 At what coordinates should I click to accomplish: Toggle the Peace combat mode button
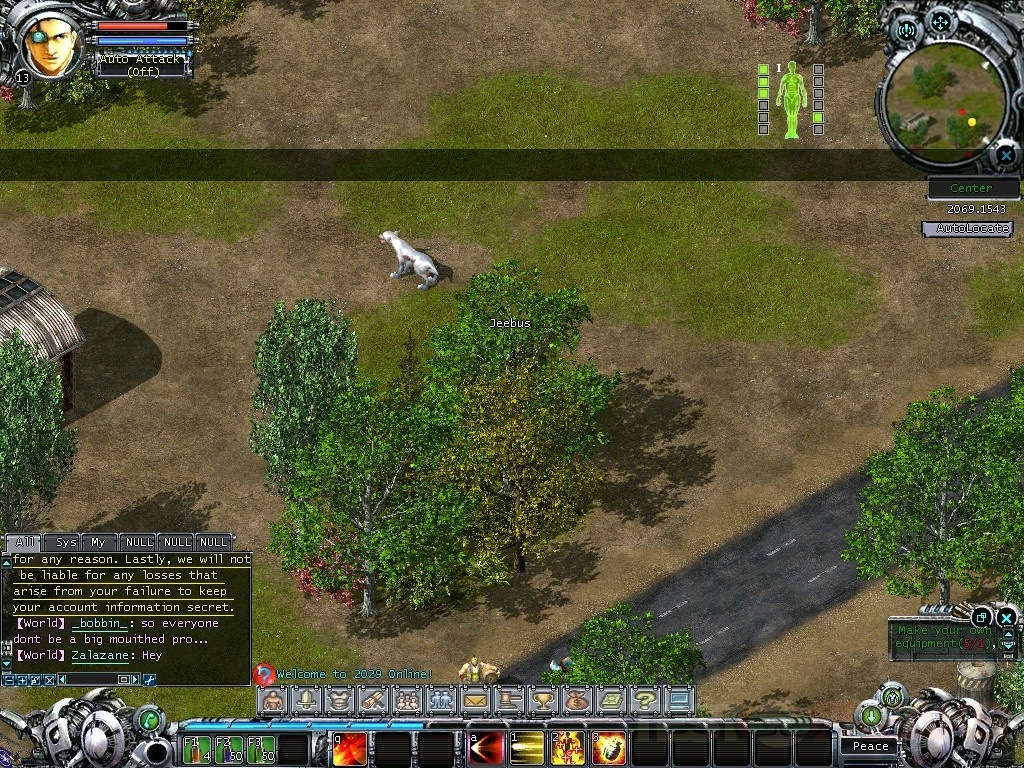click(x=870, y=746)
